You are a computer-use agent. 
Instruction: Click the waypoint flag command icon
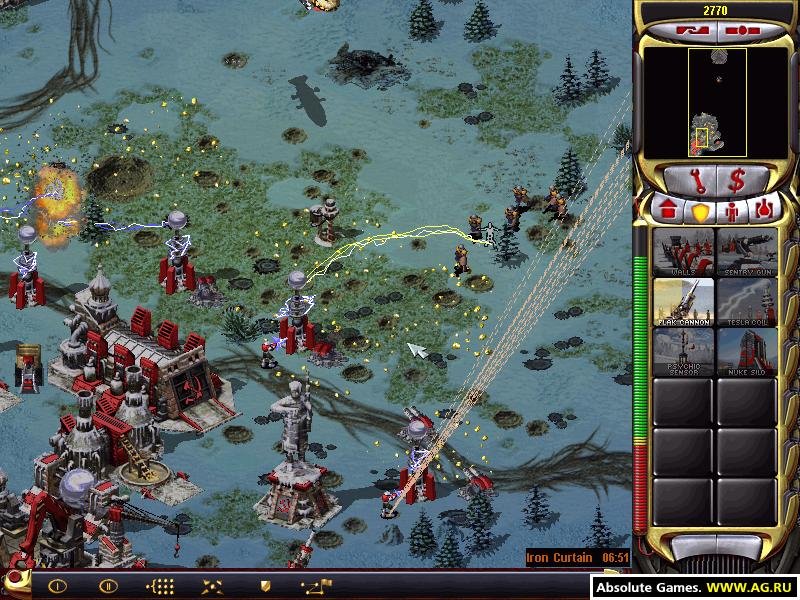coord(316,586)
